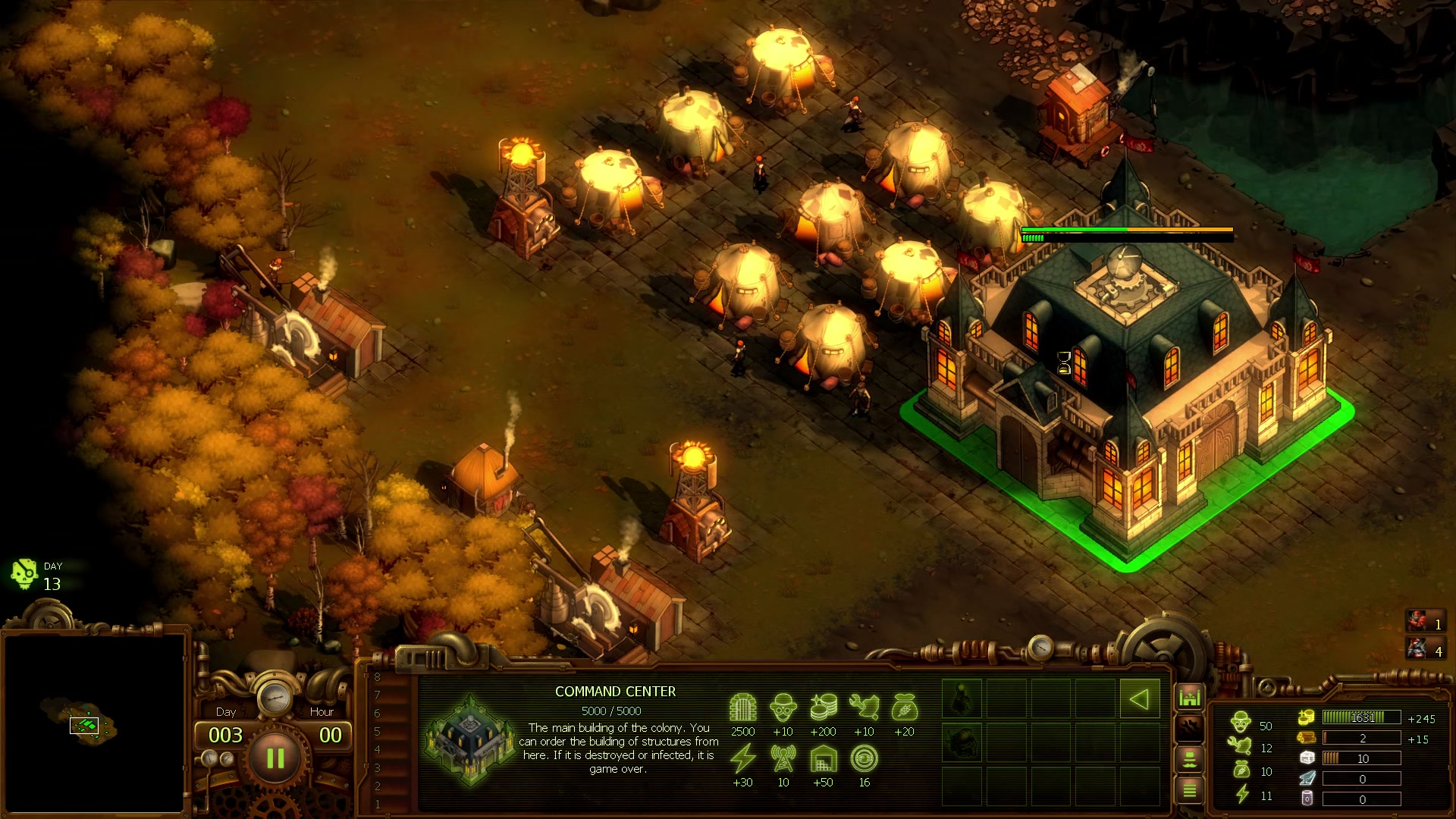Click the workers wrench icon
This screenshot has height=819, width=1456.
click(1239, 746)
